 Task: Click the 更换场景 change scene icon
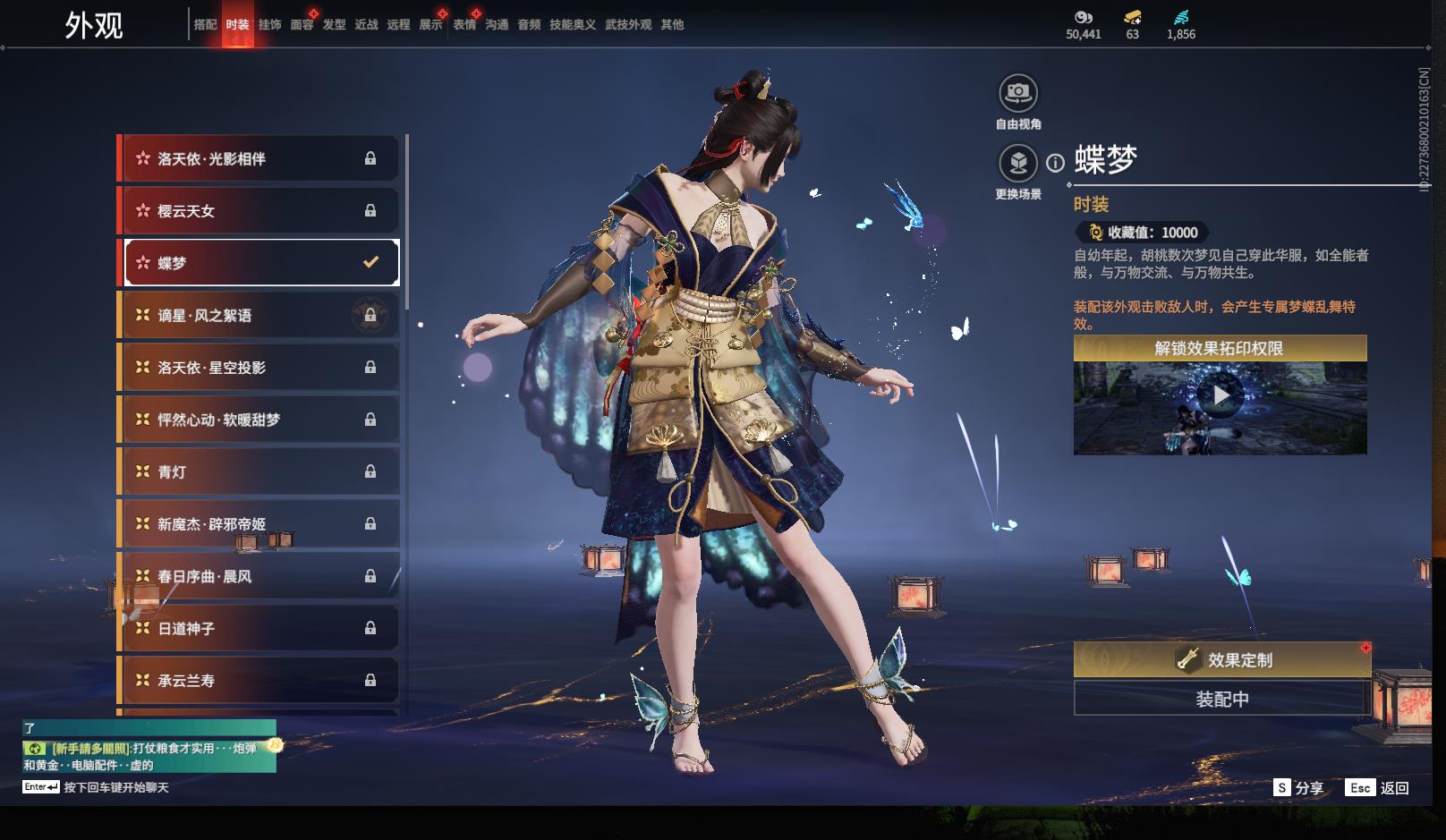point(1018,164)
